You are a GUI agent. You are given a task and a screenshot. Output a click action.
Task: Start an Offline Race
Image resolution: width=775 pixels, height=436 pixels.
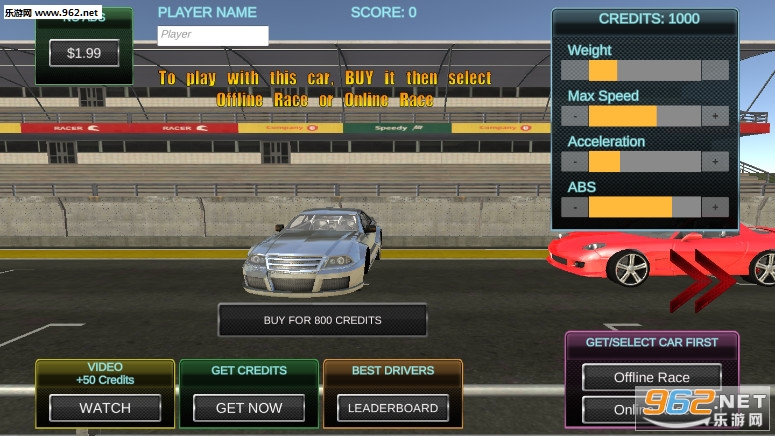click(652, 377)
